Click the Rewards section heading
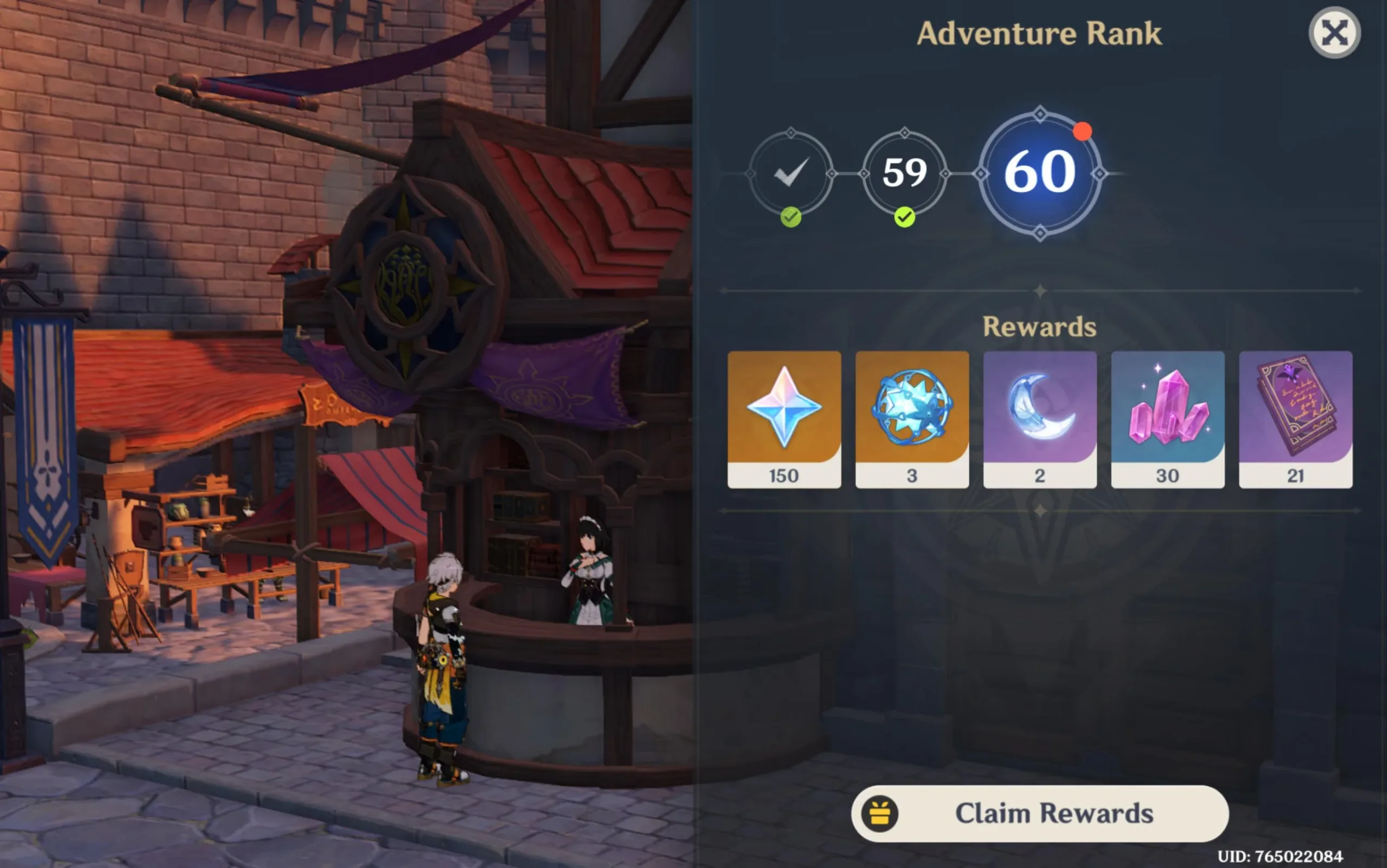Viewport: 1387px width, 868px height. [1039, 326]
